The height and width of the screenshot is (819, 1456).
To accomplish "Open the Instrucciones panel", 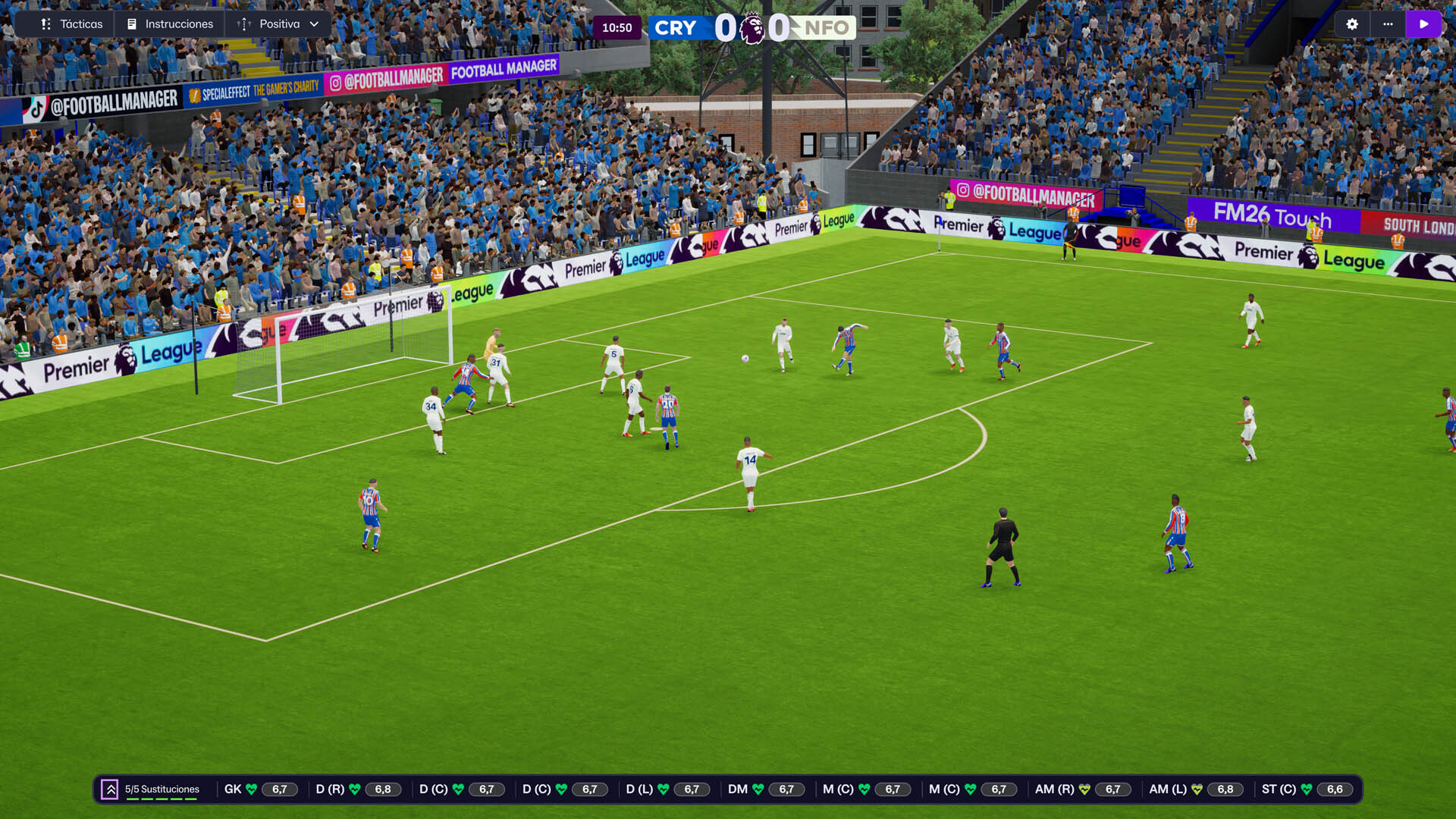I will click(170, 24).
